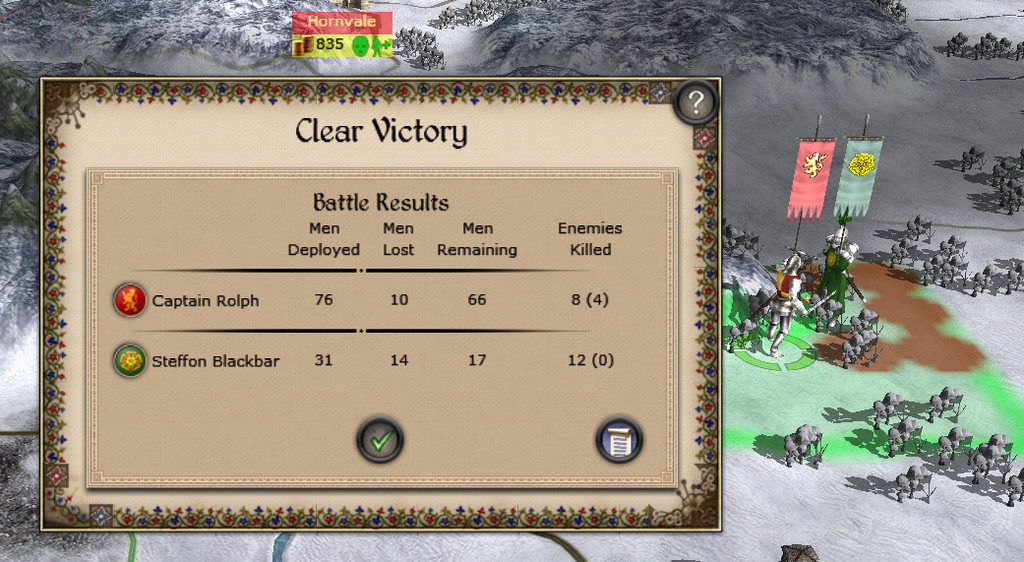
Task: Confirm battle results with green checkmark
Action: click(380, 439)
